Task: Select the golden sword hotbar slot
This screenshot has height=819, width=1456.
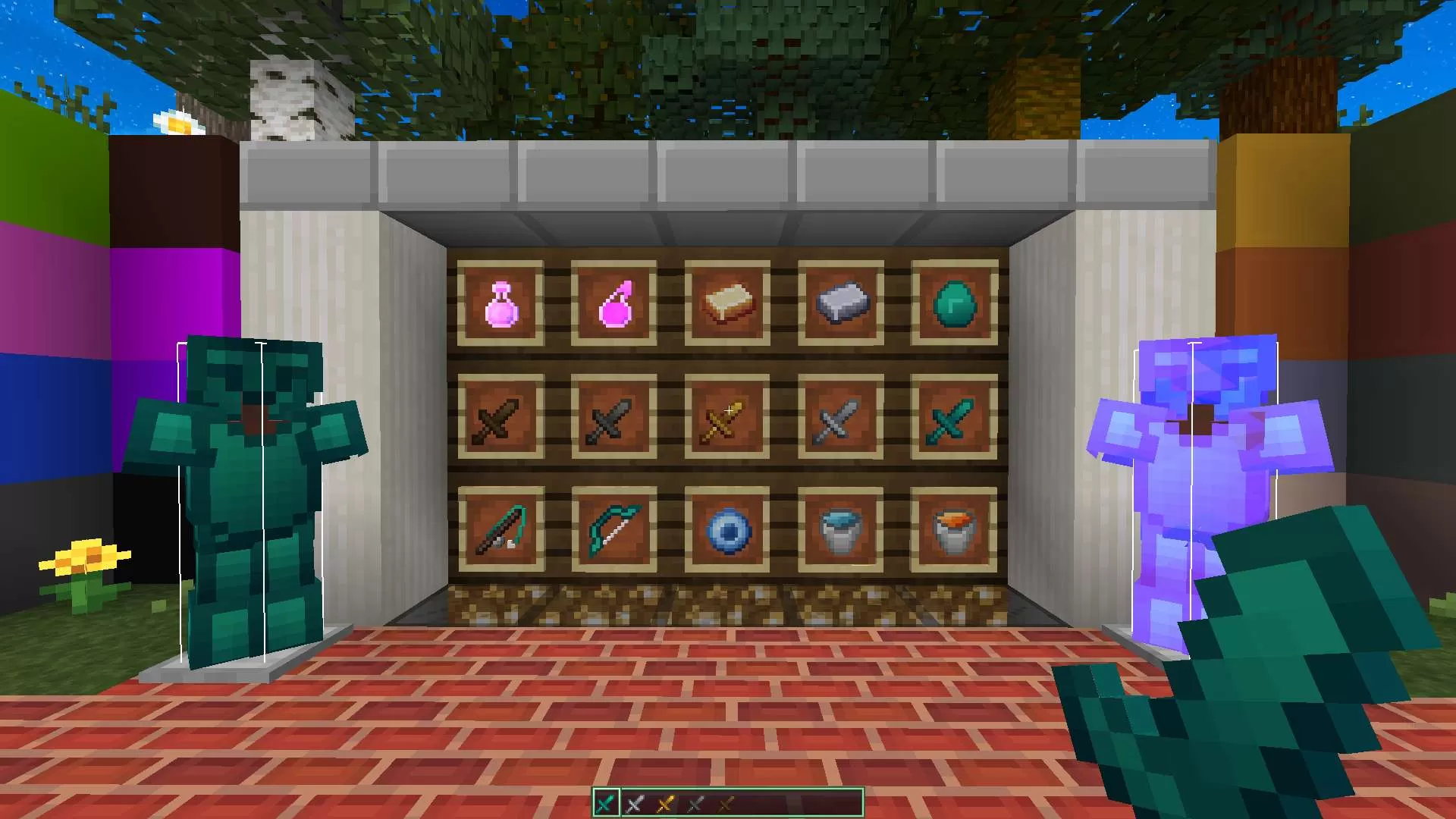Action: (x=664, y=803)
